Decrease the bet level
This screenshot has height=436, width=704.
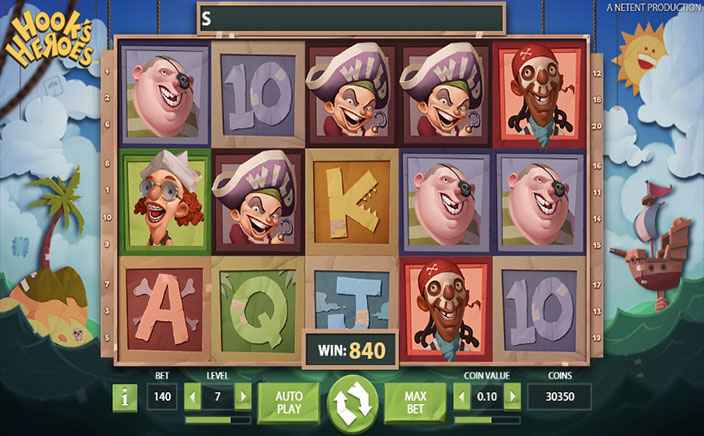point(194,397)
